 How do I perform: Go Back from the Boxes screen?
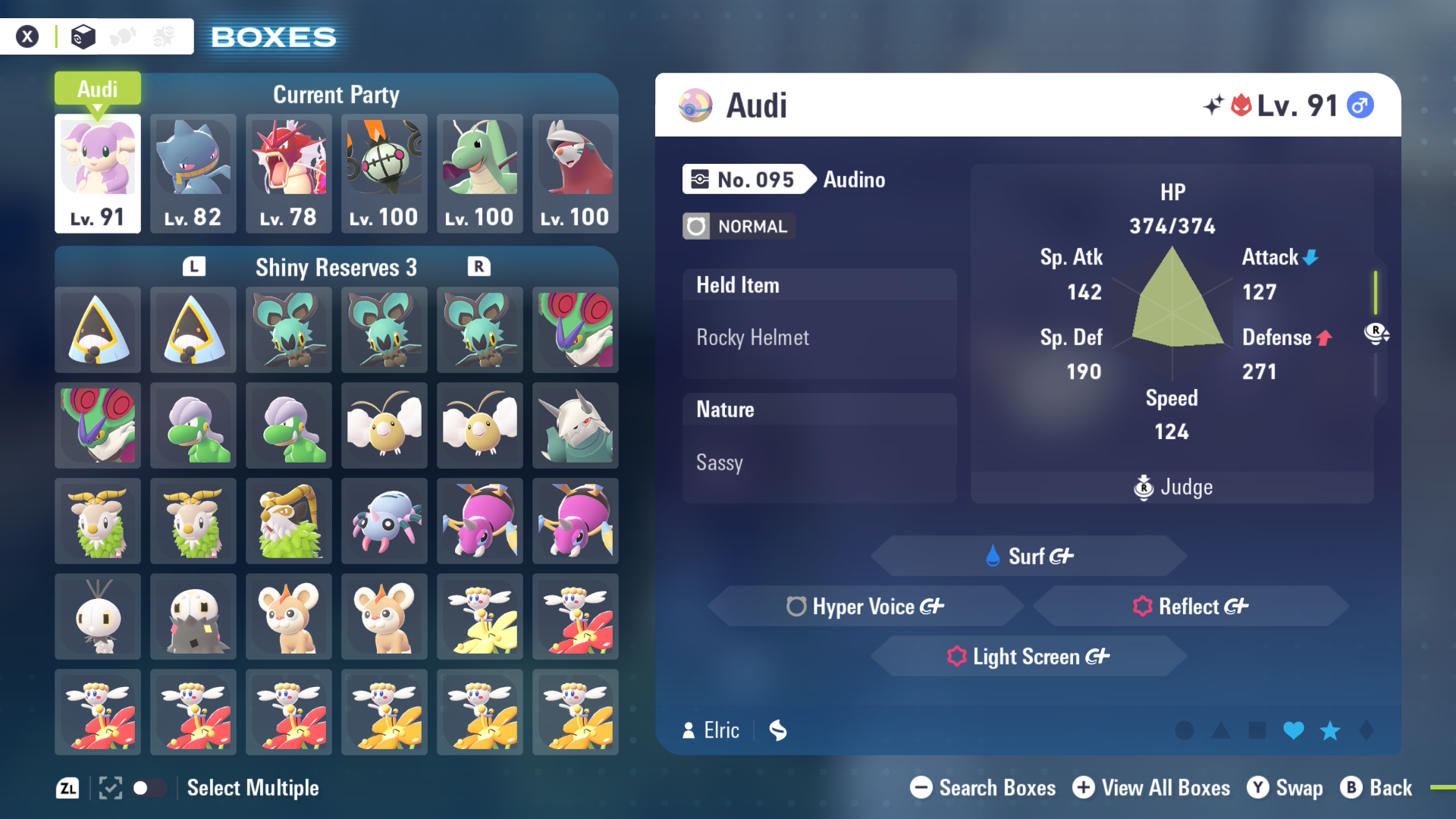(x=1376, y=788)
